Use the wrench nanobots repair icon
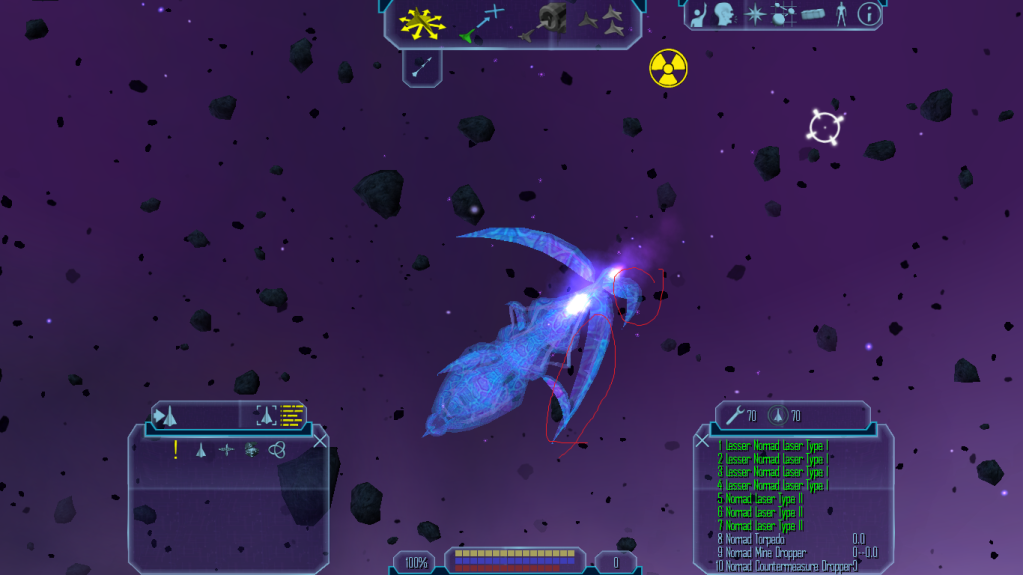 pyautogui.click(x=733, y=415)
